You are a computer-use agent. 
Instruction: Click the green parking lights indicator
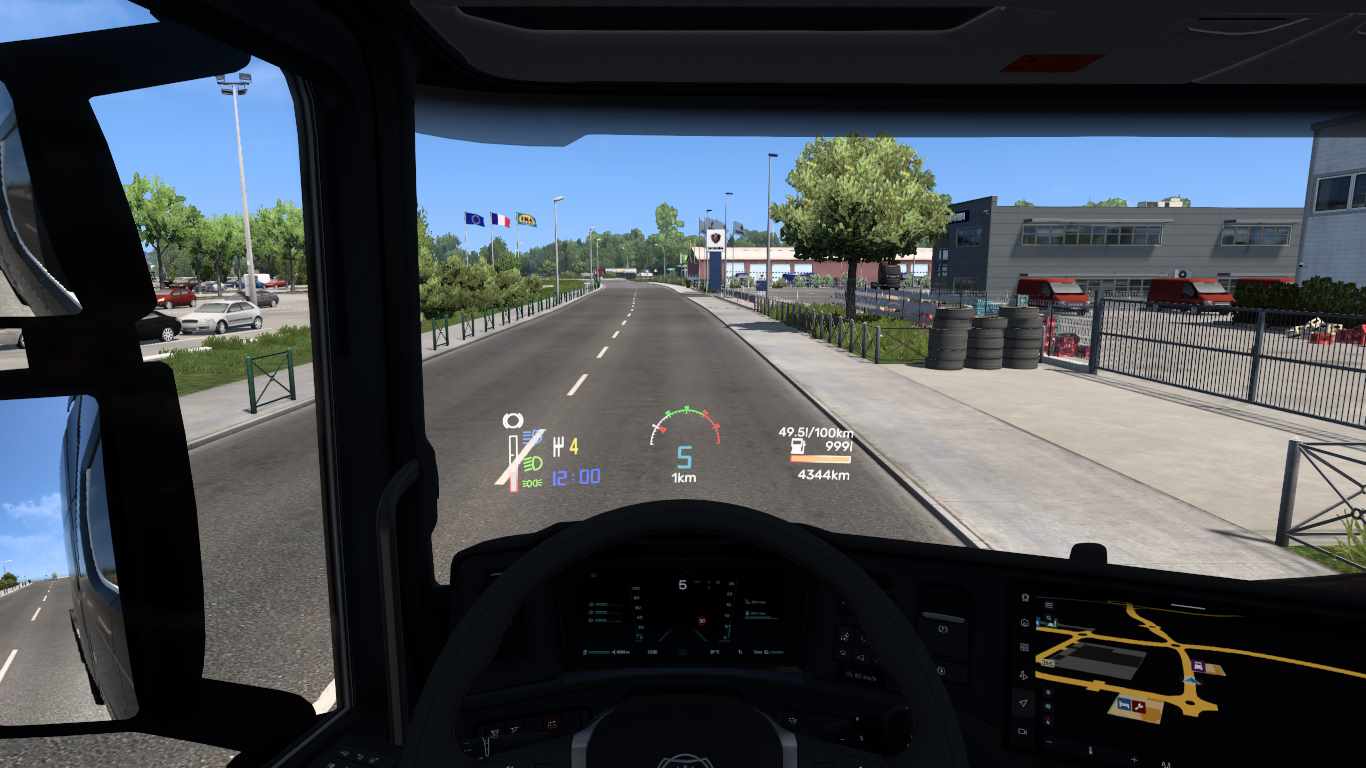(531, 483)
